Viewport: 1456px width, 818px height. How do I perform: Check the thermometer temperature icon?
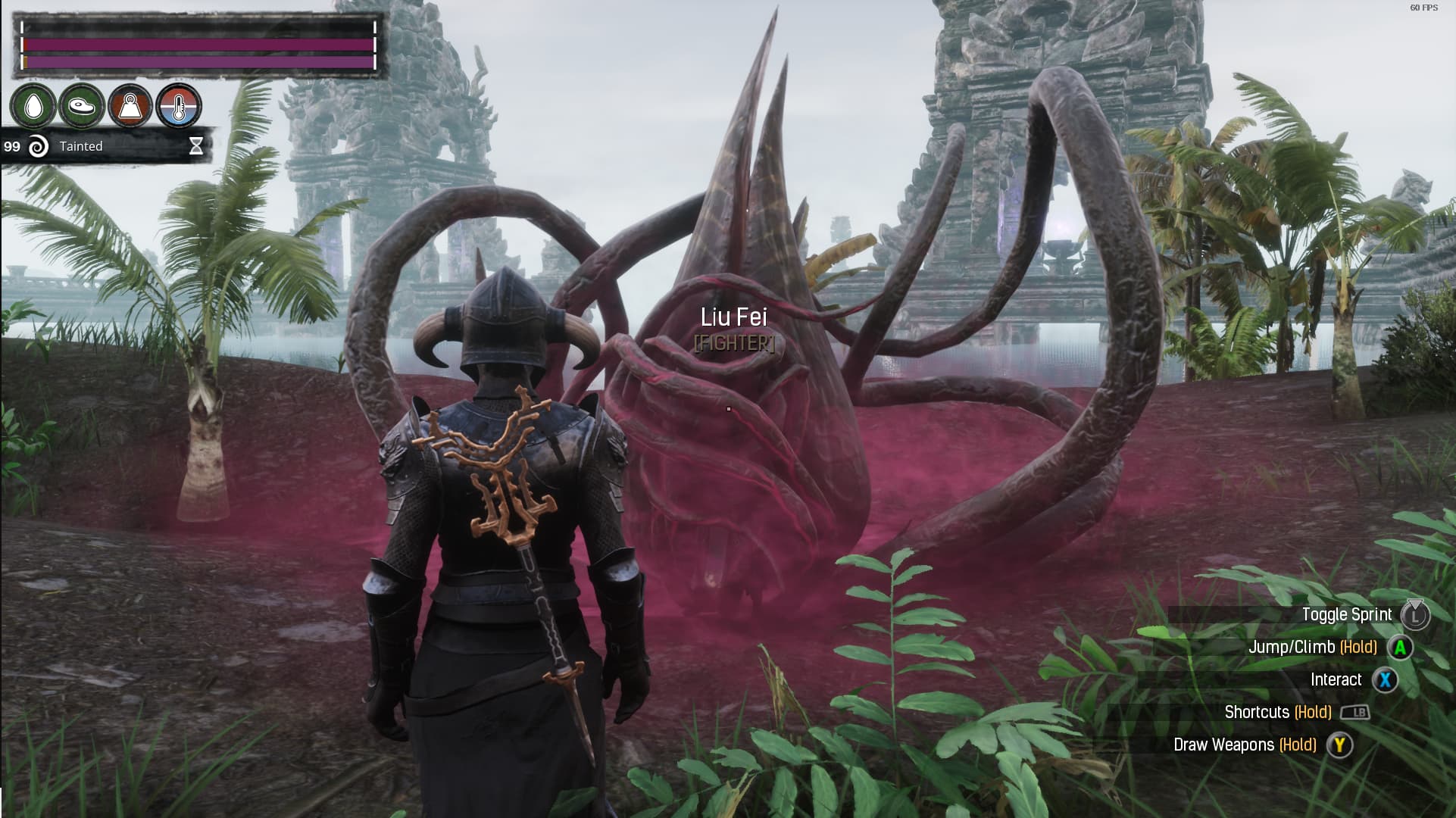point(179,106)
